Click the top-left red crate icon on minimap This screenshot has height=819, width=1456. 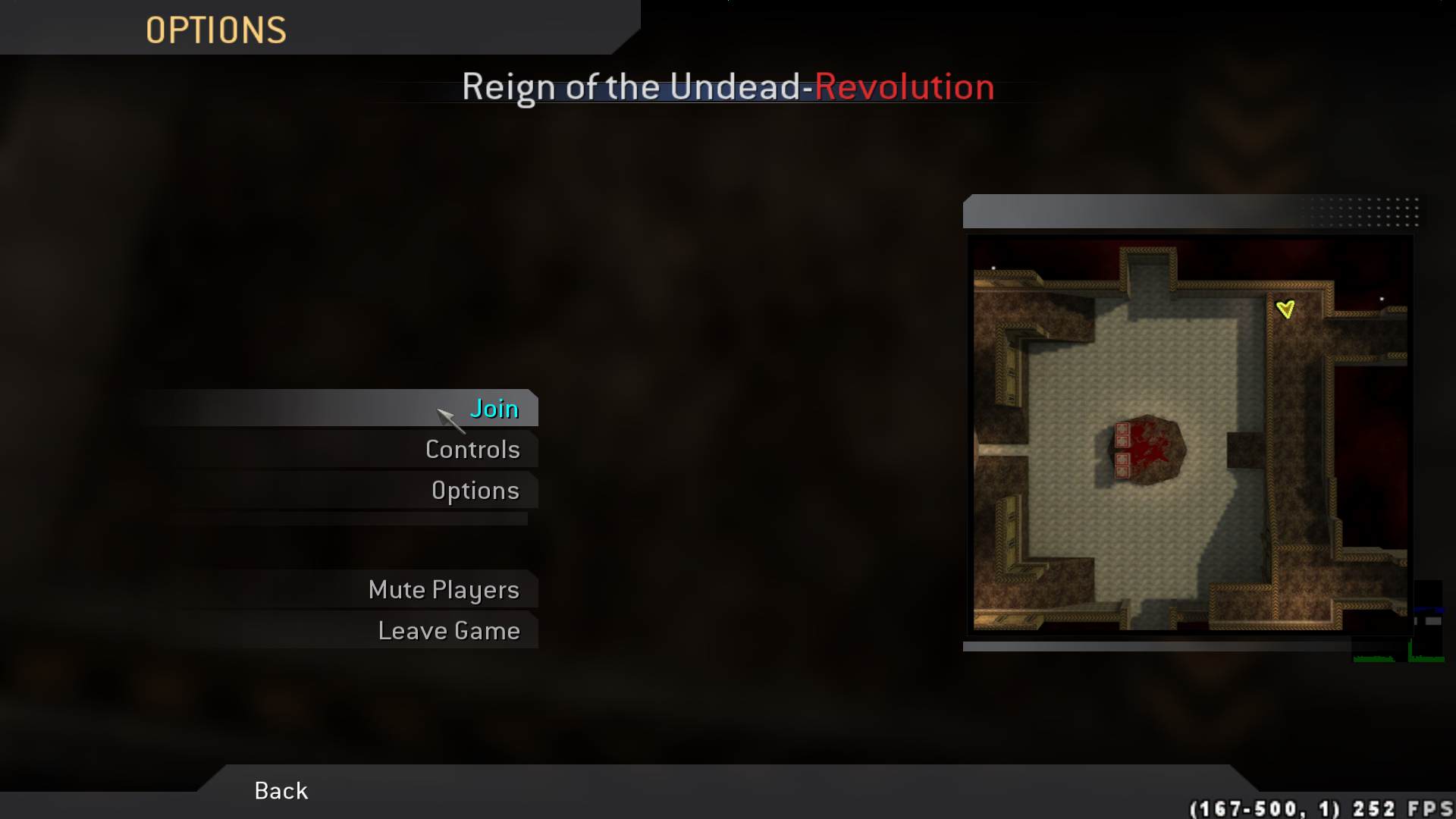tap(1122, 428)
